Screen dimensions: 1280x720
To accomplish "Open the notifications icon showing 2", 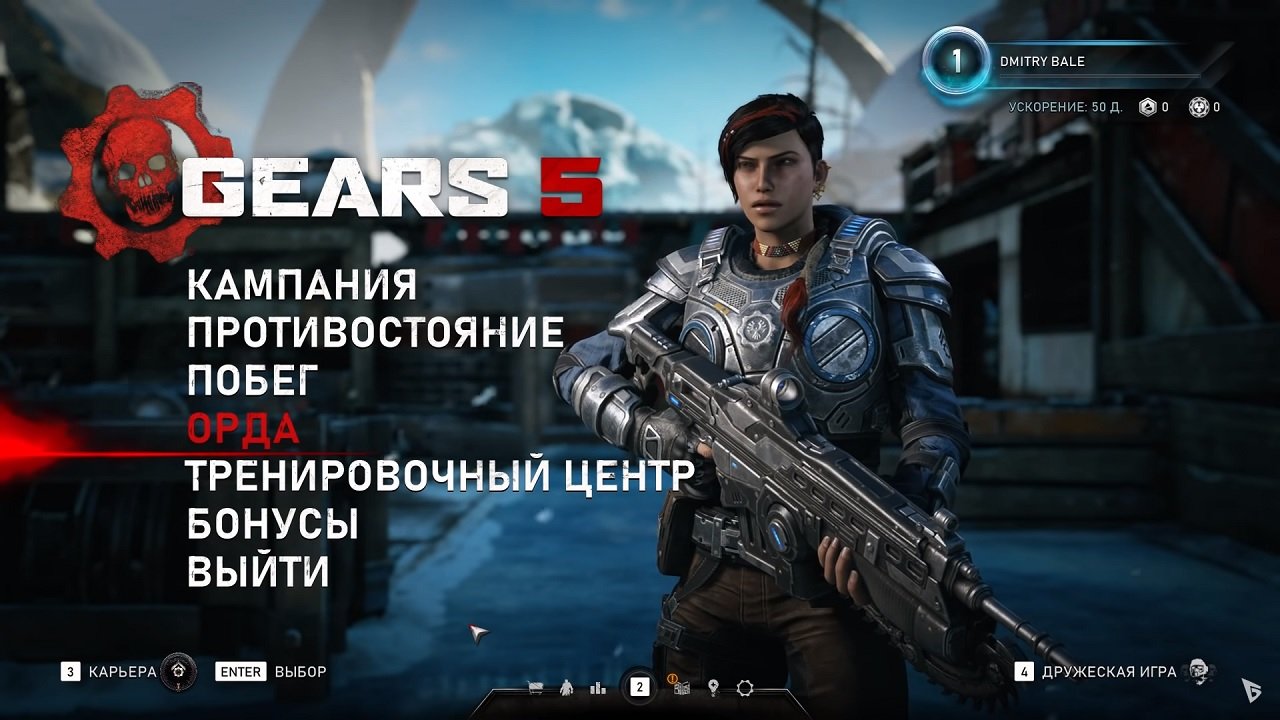I will tap(640, 685).
